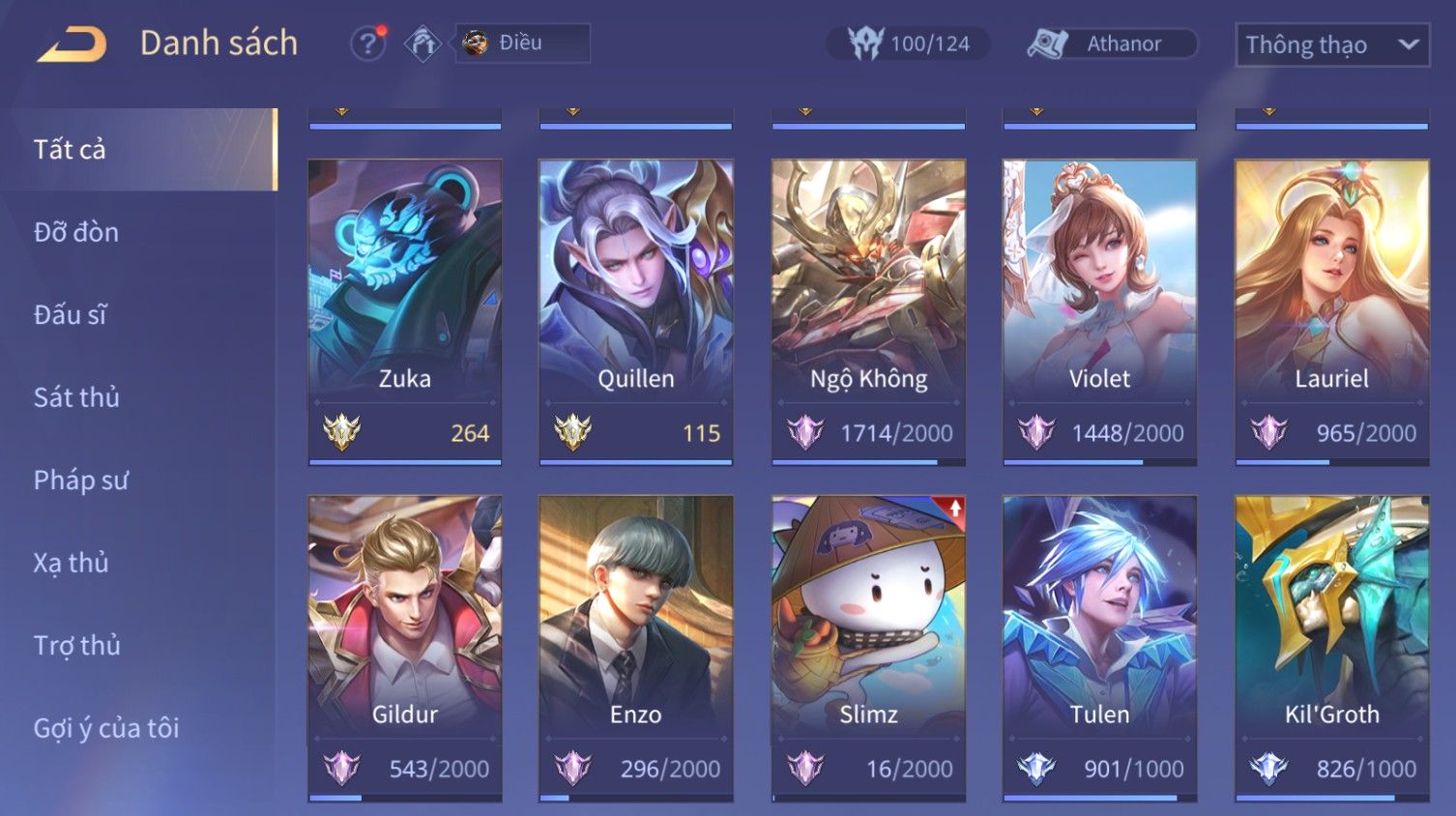Select the Tulen hero card
The height and width of the screenshot is (816, 1456).
[x=1099, y=646]
